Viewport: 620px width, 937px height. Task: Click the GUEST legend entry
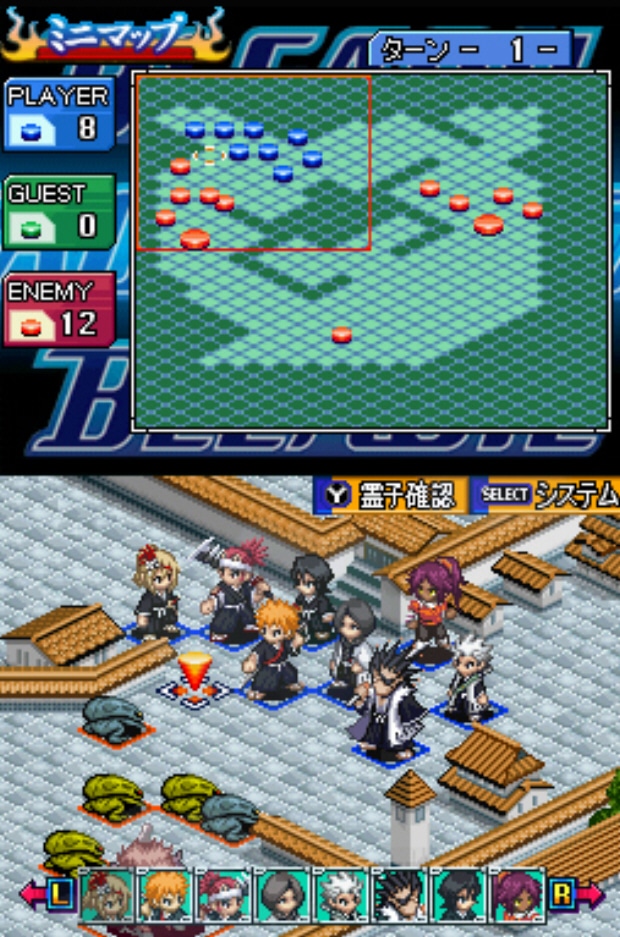pyautogui.click(x=58, y=211)
